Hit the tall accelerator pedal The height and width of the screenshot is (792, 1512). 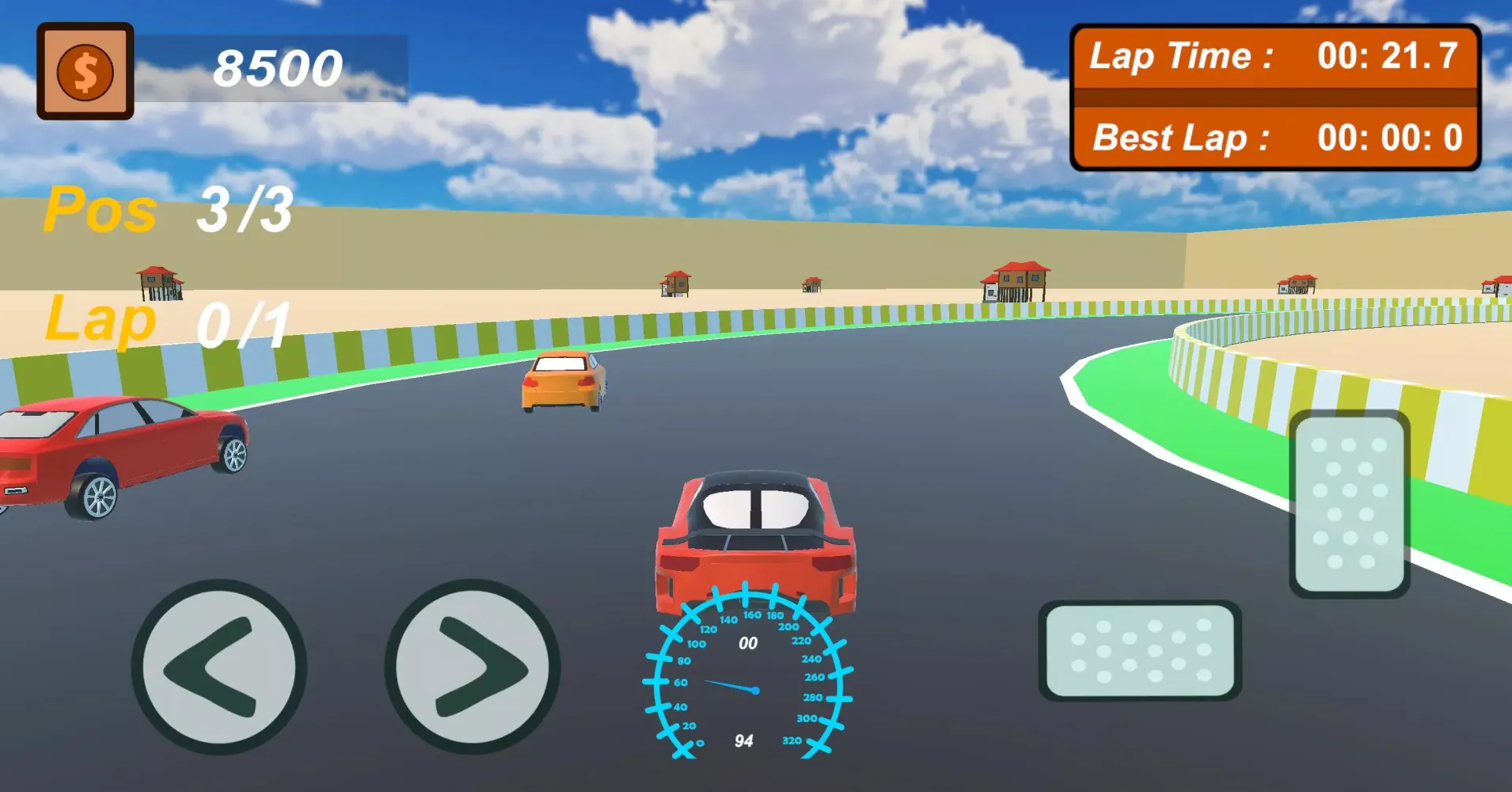[1350, 504]
